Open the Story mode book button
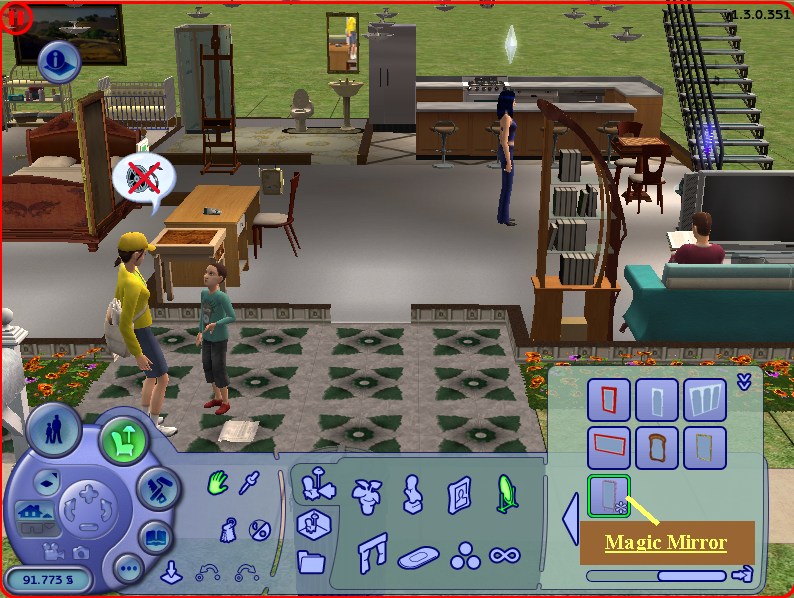Image resolution: width=794 pixels, height=598 pixels. (x=157, y=538)
